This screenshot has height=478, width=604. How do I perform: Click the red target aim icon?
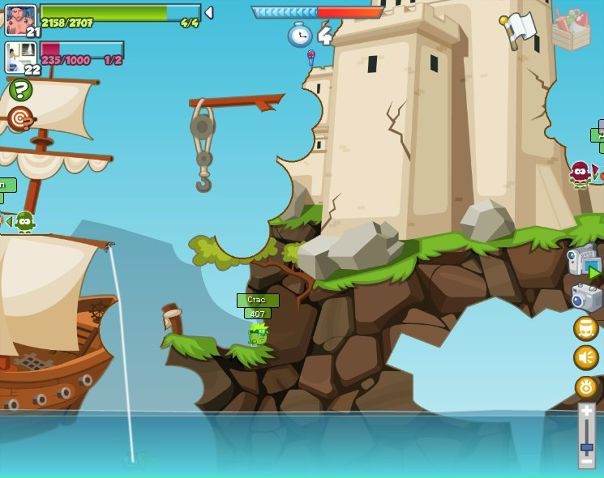(x=20, y=119)
